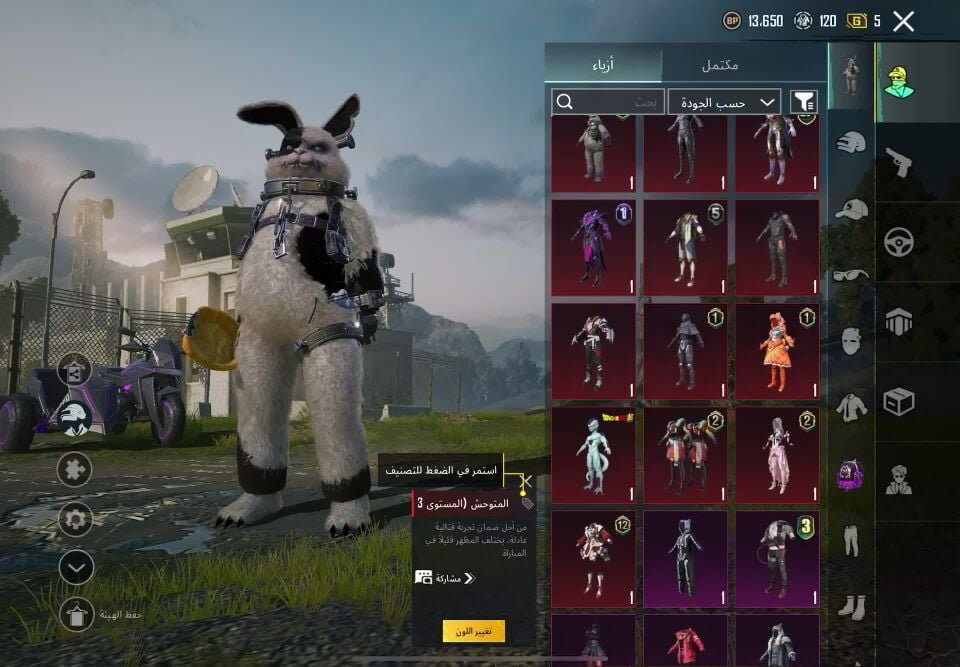The width and height of the screenshot is (960, 667).
Task: Open the pistol weapons category
Action: pos(899,162)
